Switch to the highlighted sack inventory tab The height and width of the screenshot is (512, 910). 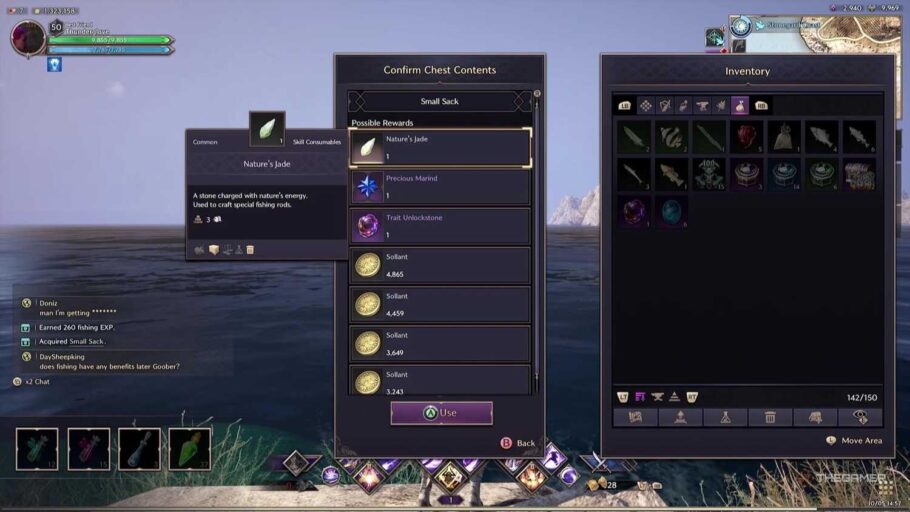740,105
